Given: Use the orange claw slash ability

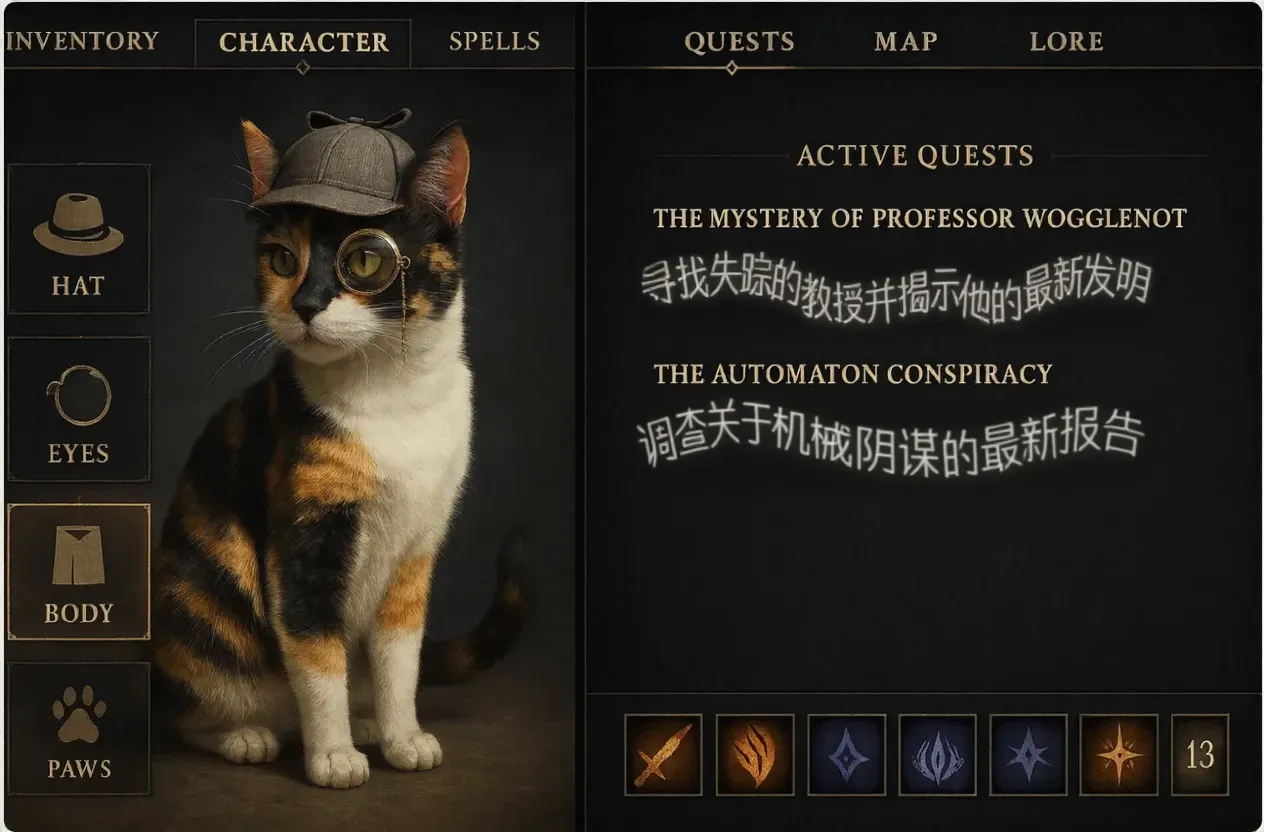Looking at the screenshot, I should (755, 754).
